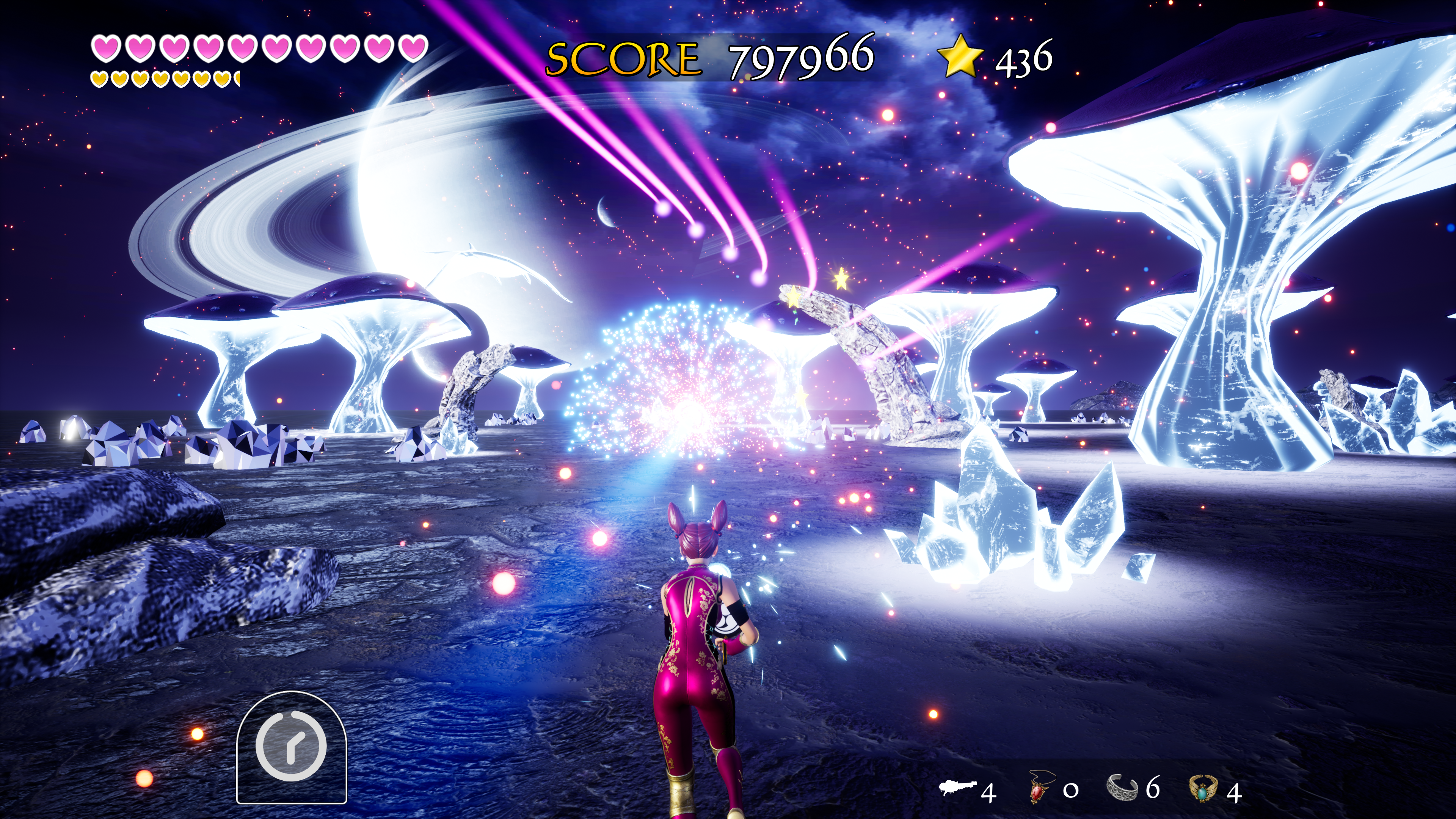Click the gold star currency icon
The width and height of the screenshot is (1456, 819).
click(x=960, y=56)
